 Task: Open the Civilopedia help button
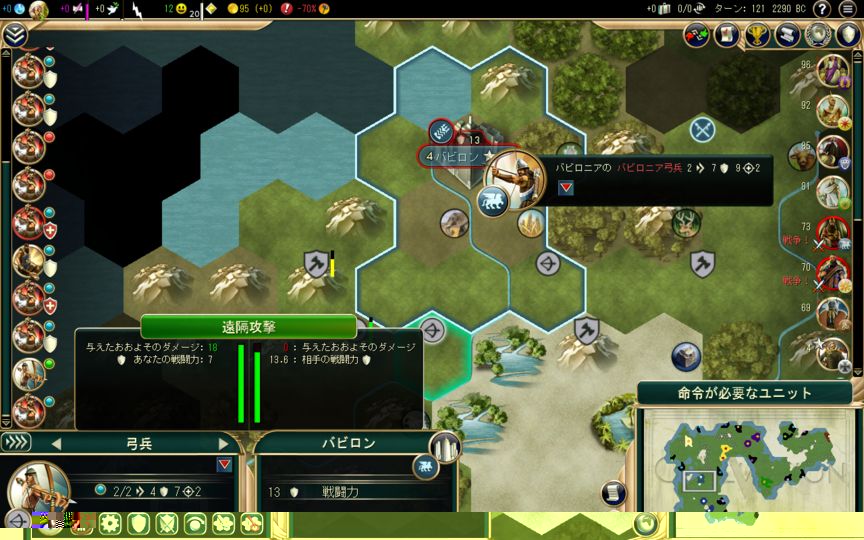820,9
